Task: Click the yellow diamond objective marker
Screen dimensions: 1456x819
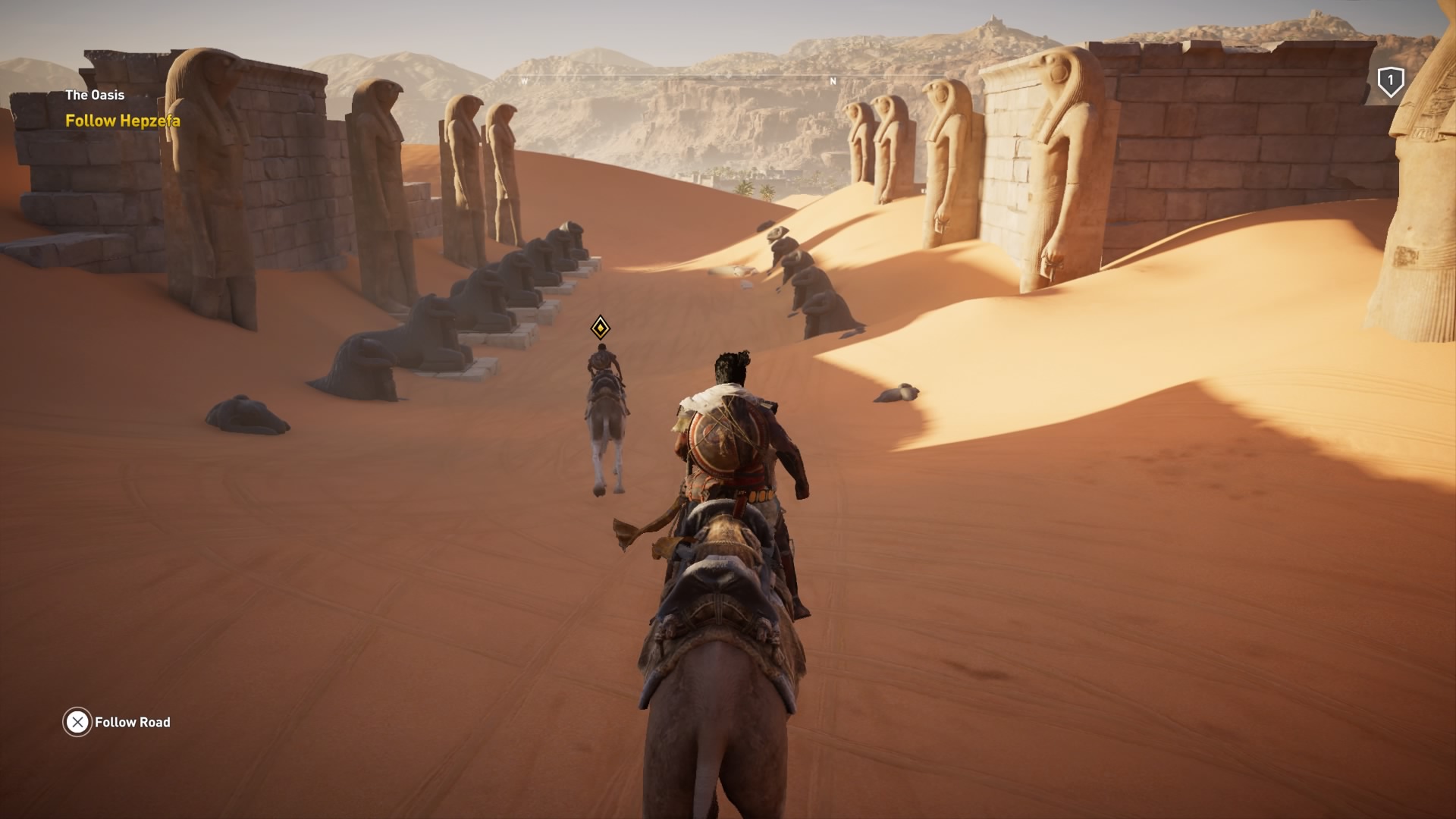Action: pyautogui.click(x=599, y=328)
